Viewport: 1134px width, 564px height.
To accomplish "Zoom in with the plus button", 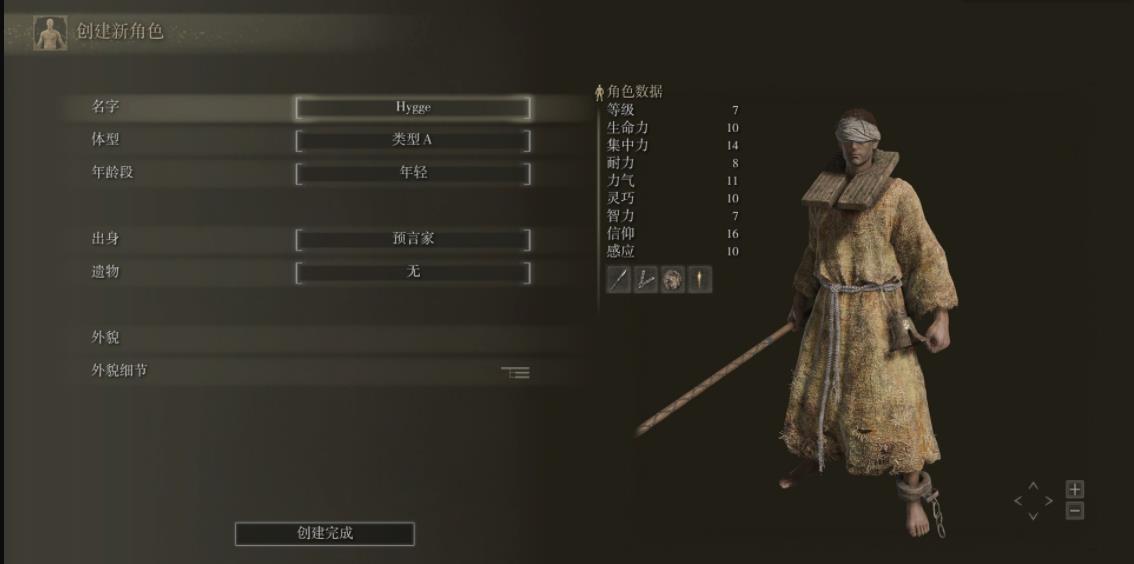I will click(x=1075, y=489).
